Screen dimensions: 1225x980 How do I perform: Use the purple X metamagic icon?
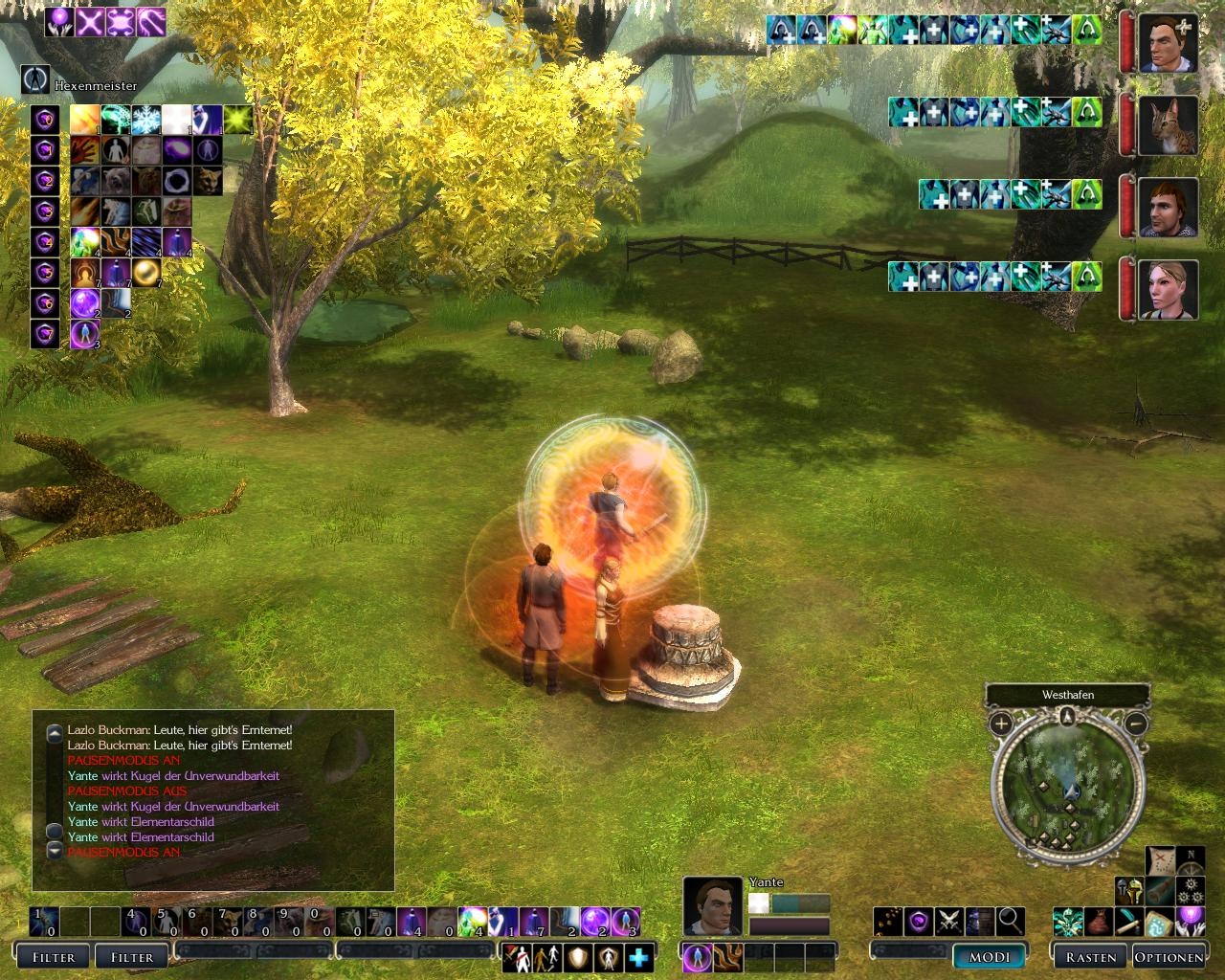pyautogui.click(x=90, y=22)
